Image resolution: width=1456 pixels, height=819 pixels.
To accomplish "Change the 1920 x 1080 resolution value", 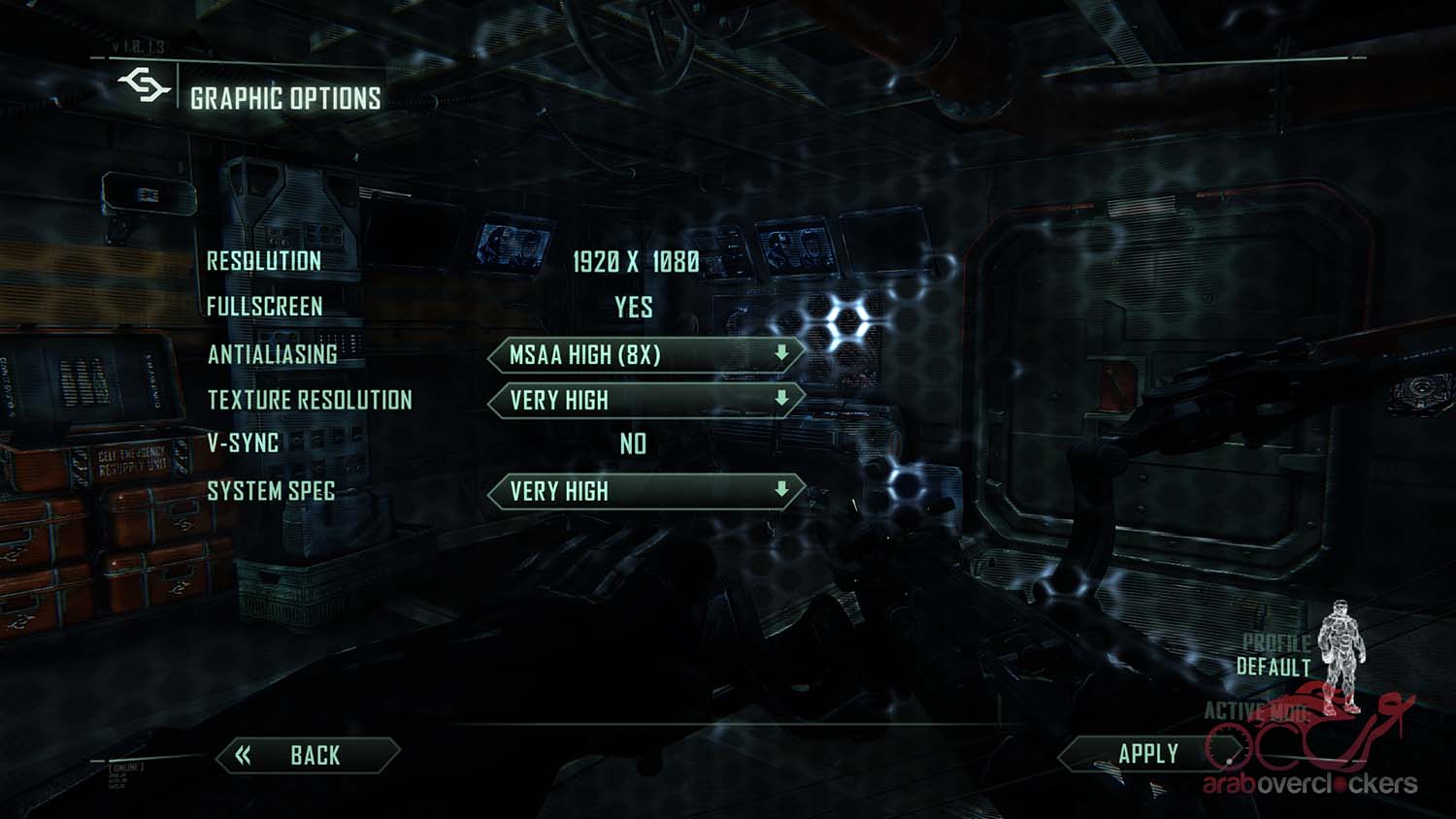I will pyautogui.click(x=635, y=261).
